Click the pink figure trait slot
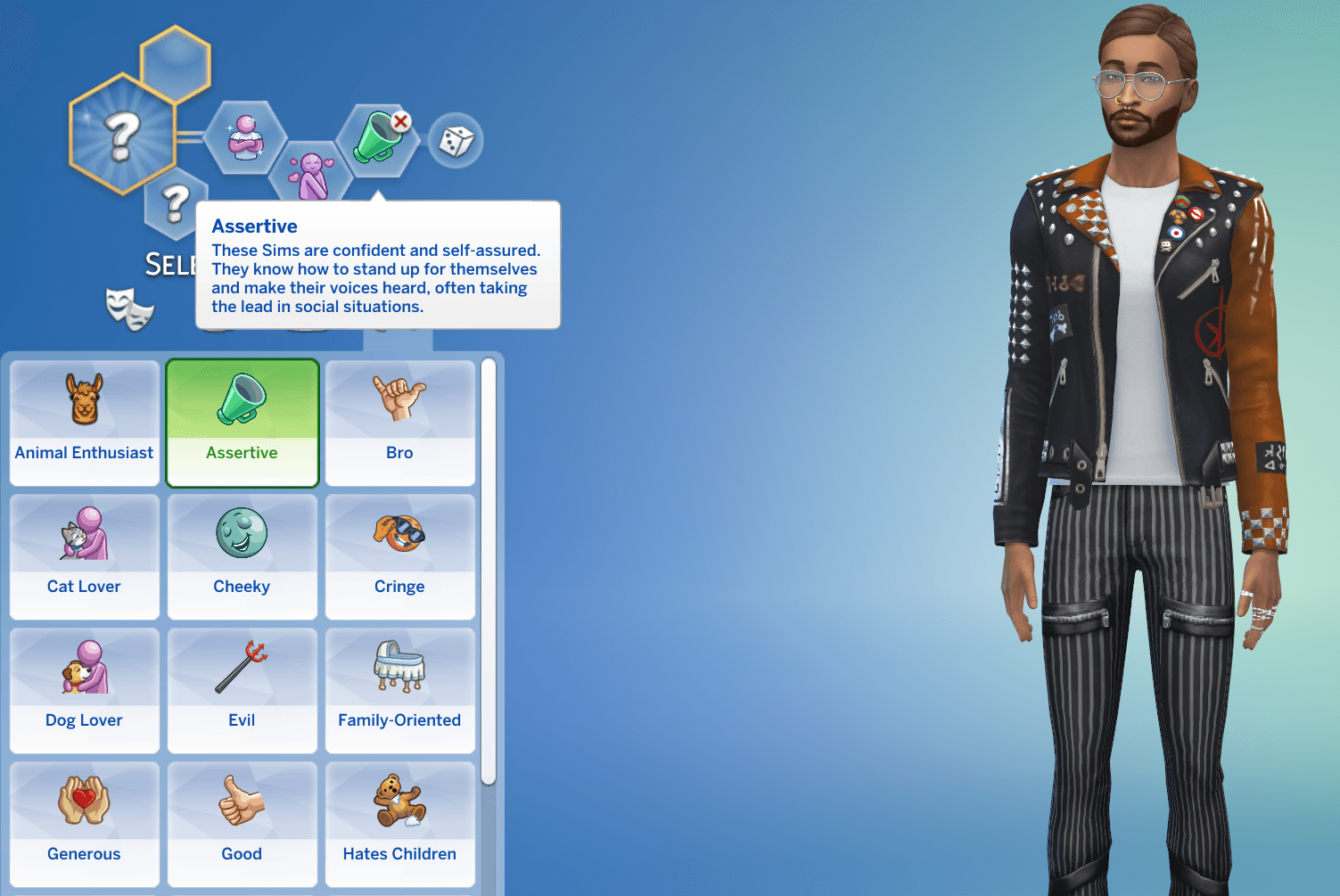 pyautogui.click(x=311, y=169)
